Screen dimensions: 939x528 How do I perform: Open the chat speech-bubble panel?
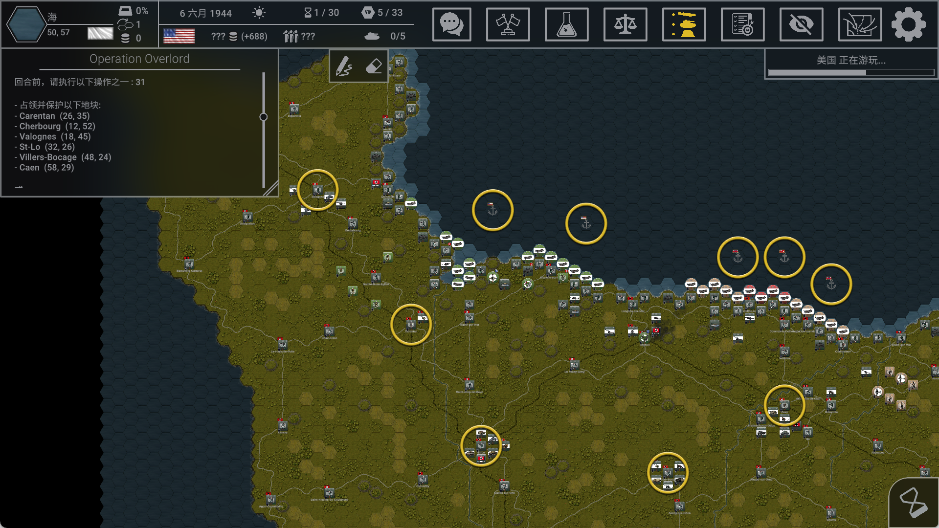point(452,24)
